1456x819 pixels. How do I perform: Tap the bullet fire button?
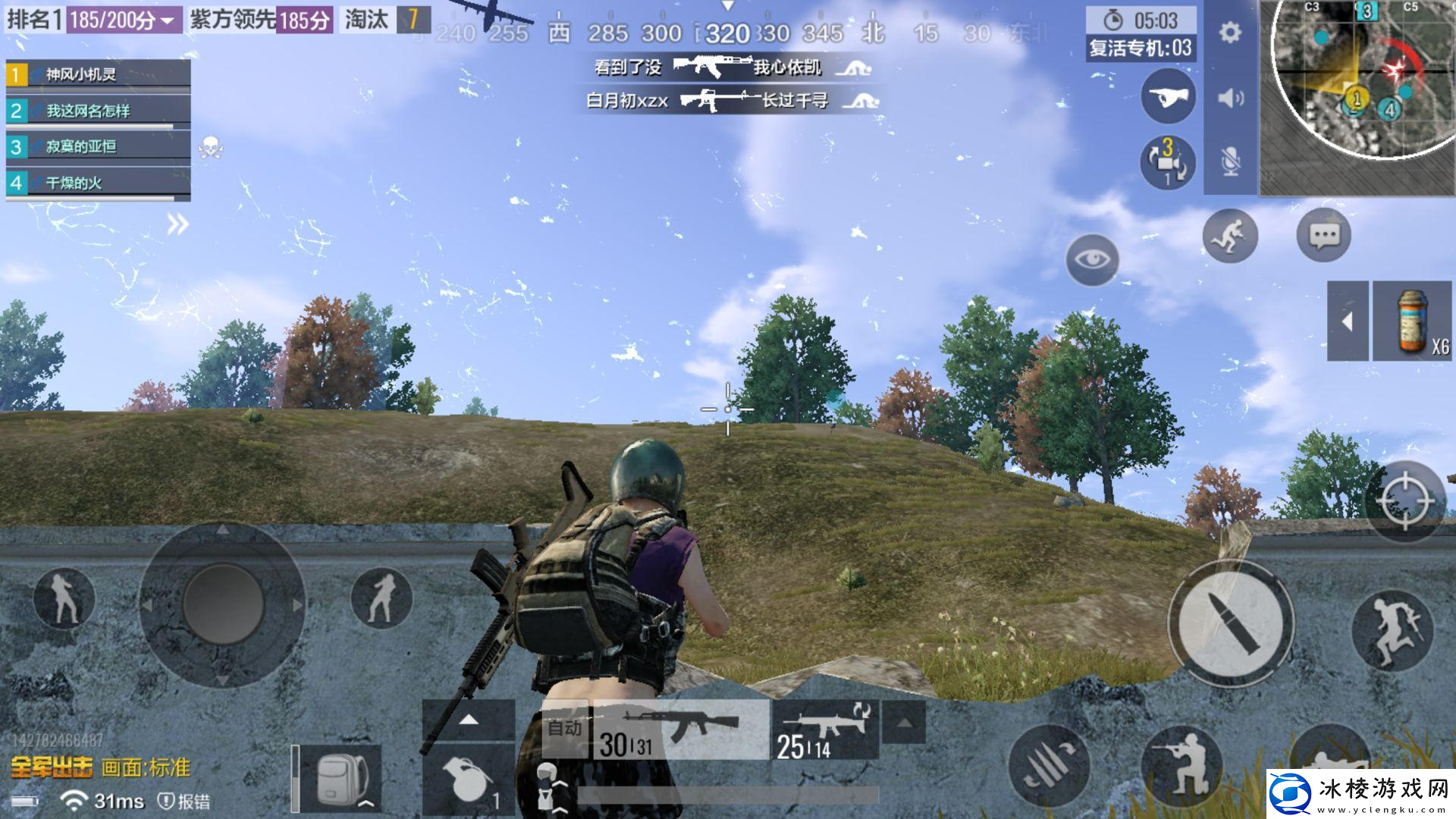[1230, 623]
